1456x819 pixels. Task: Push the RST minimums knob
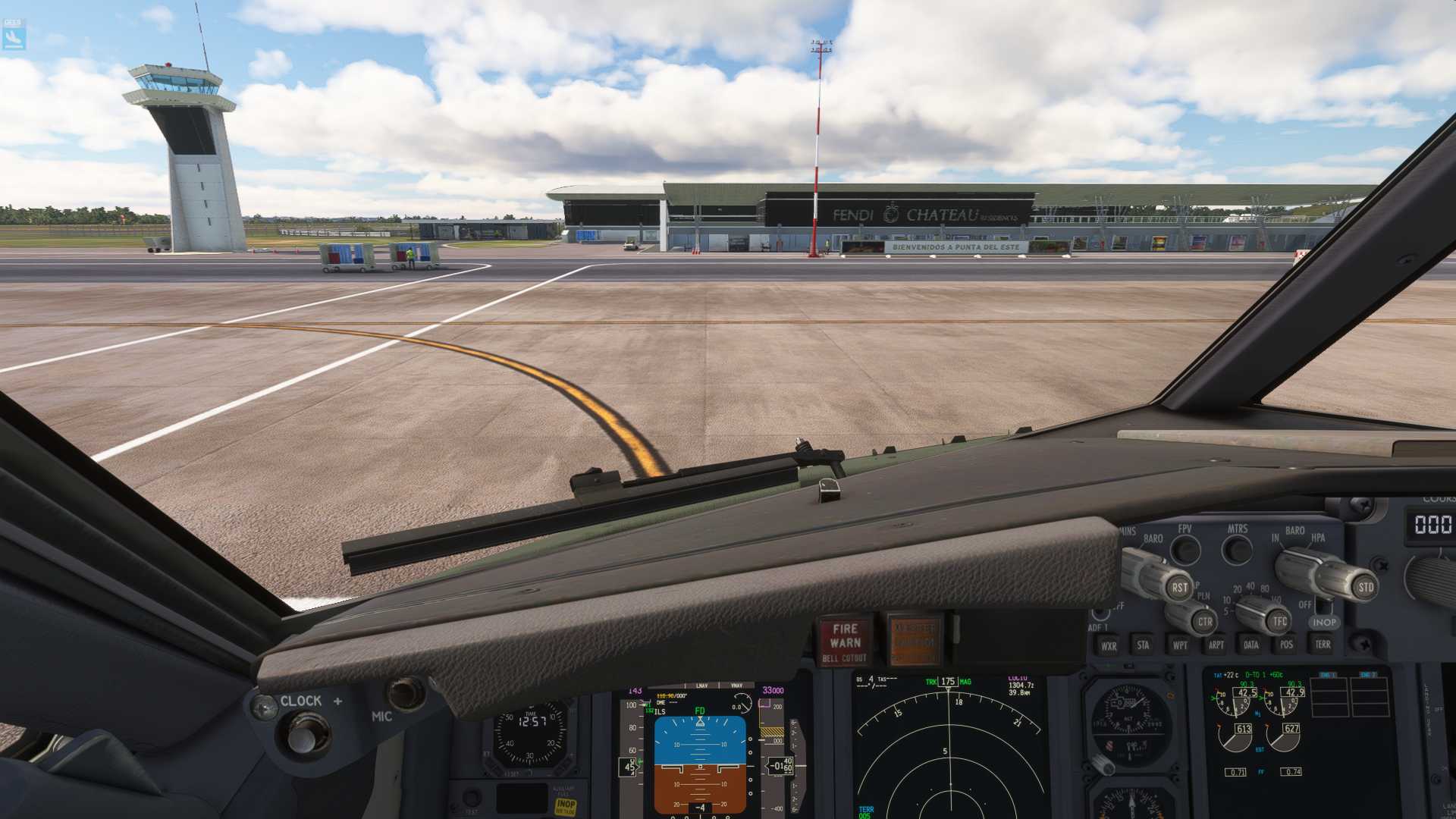(x=1178, y=587)
